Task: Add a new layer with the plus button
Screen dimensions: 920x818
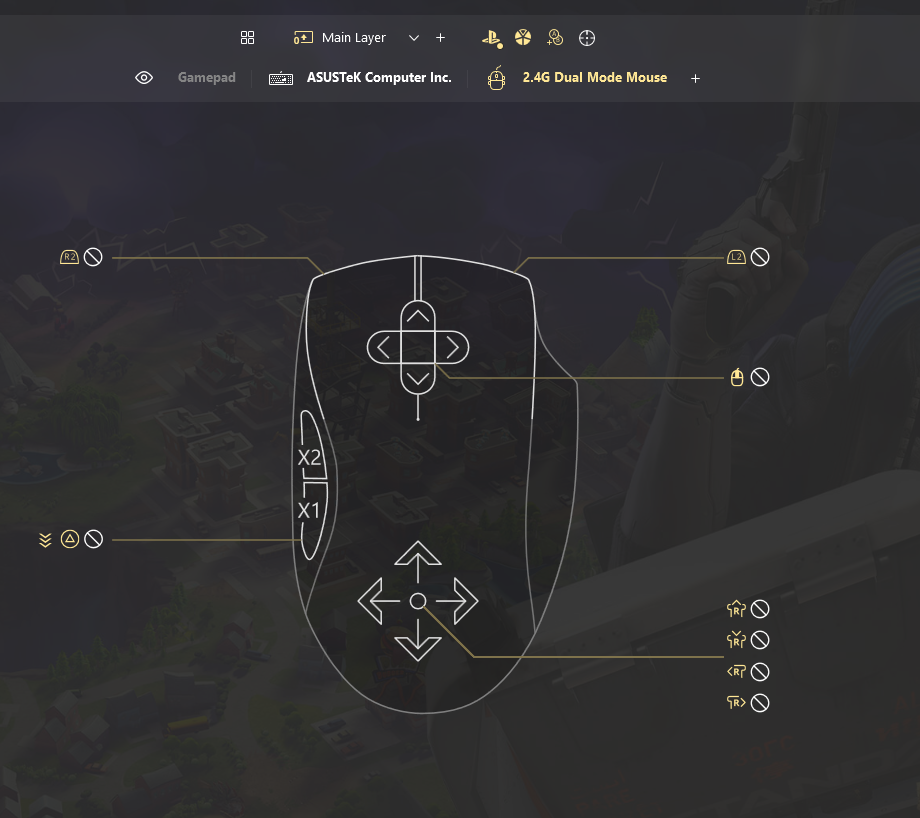Action: pos(440,38)
